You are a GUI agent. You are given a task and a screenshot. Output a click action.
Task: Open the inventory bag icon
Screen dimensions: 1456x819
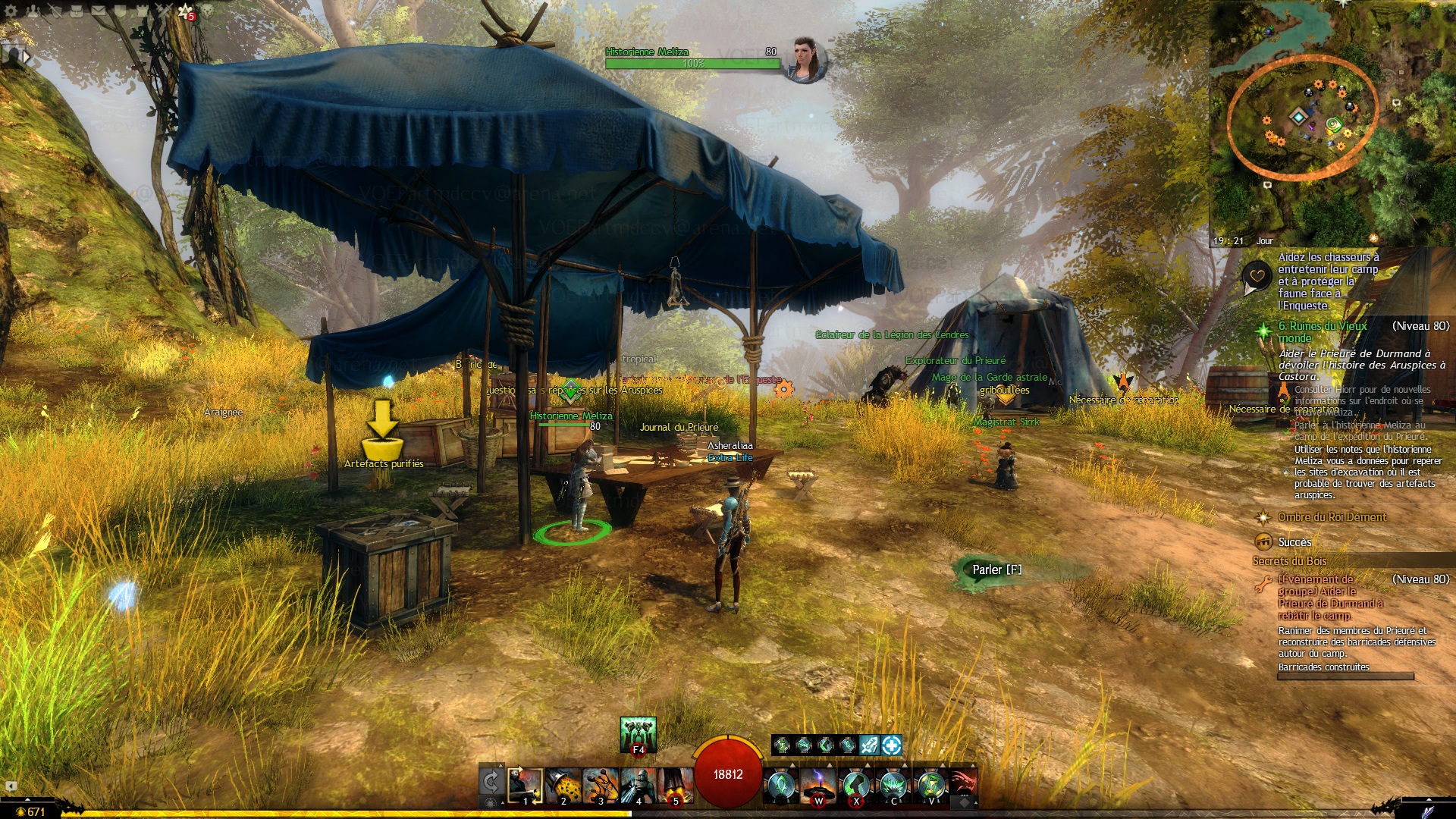(77, 11)
